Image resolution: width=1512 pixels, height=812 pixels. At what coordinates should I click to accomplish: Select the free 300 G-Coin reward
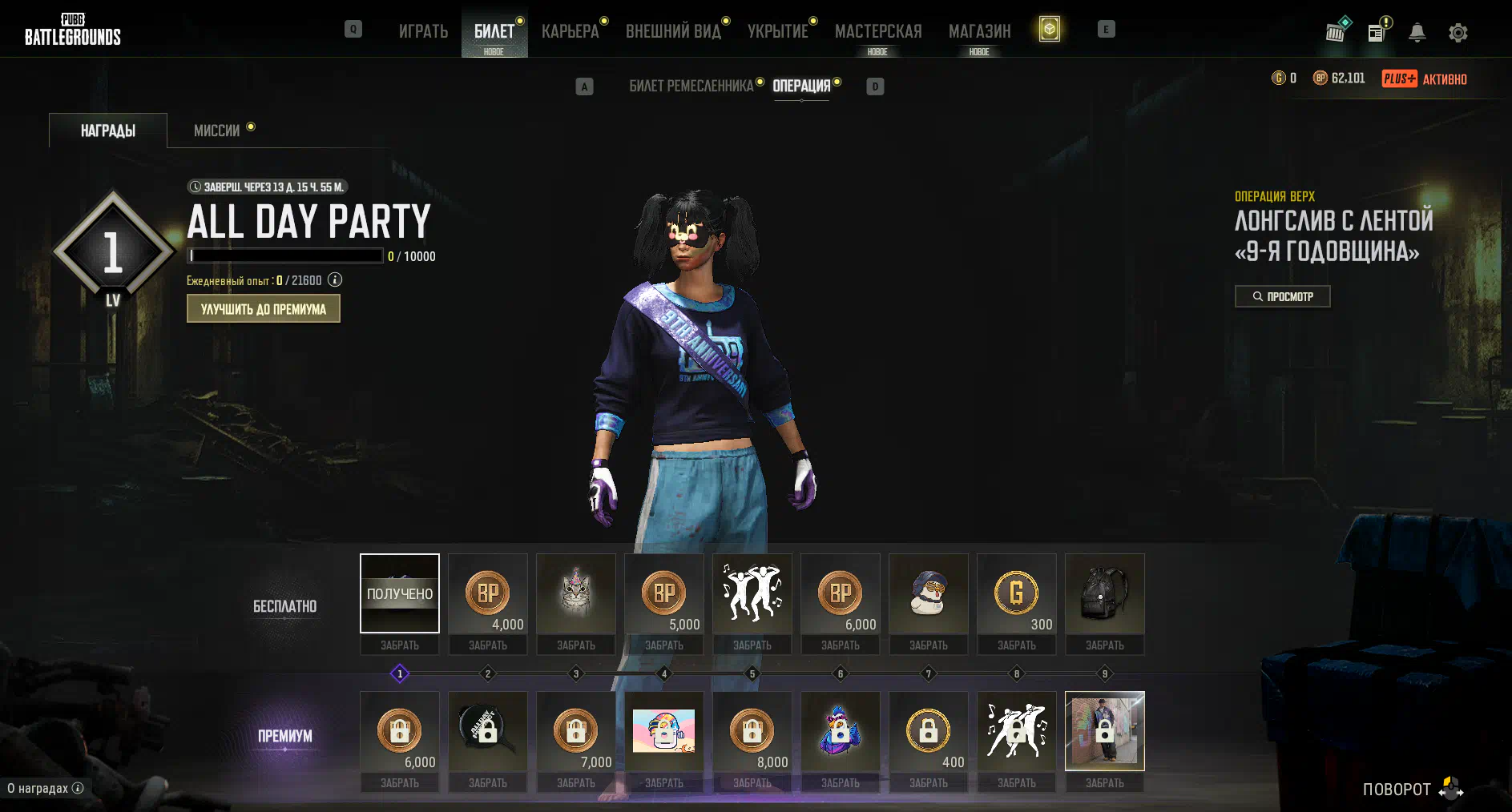click(x=1017, y=593)
